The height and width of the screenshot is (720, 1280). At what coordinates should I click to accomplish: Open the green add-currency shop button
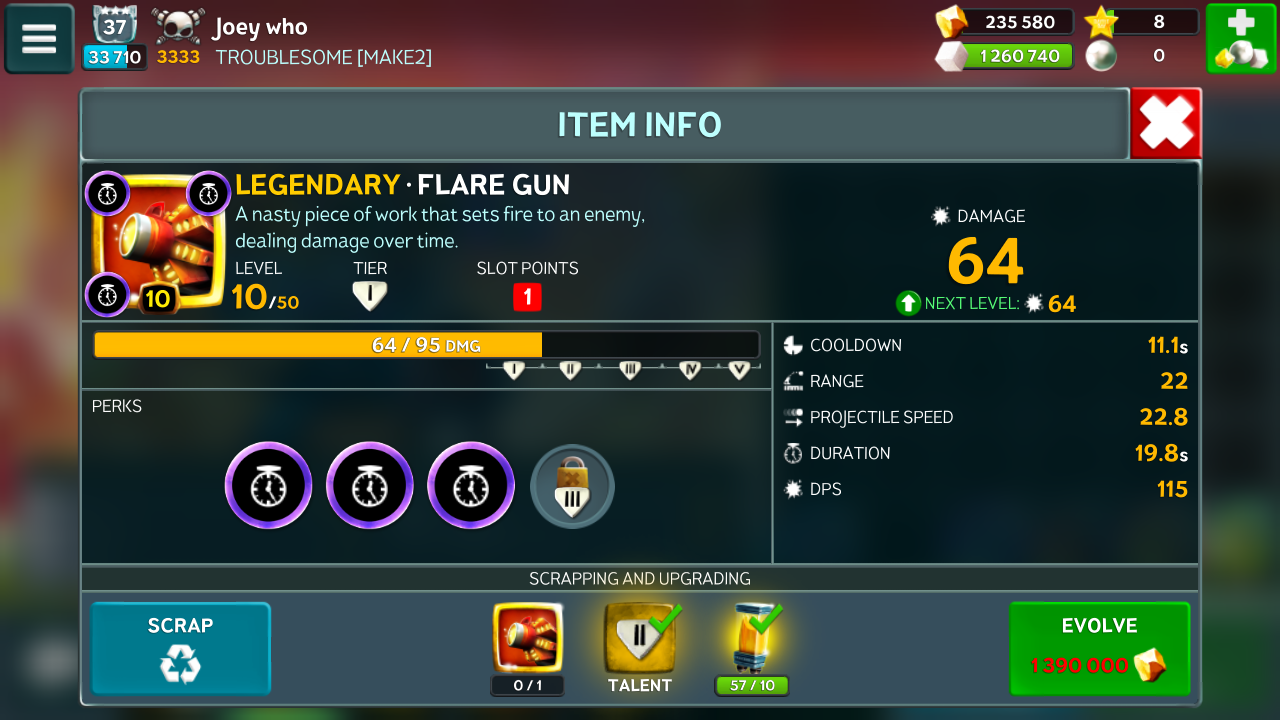pos(1239,39)
